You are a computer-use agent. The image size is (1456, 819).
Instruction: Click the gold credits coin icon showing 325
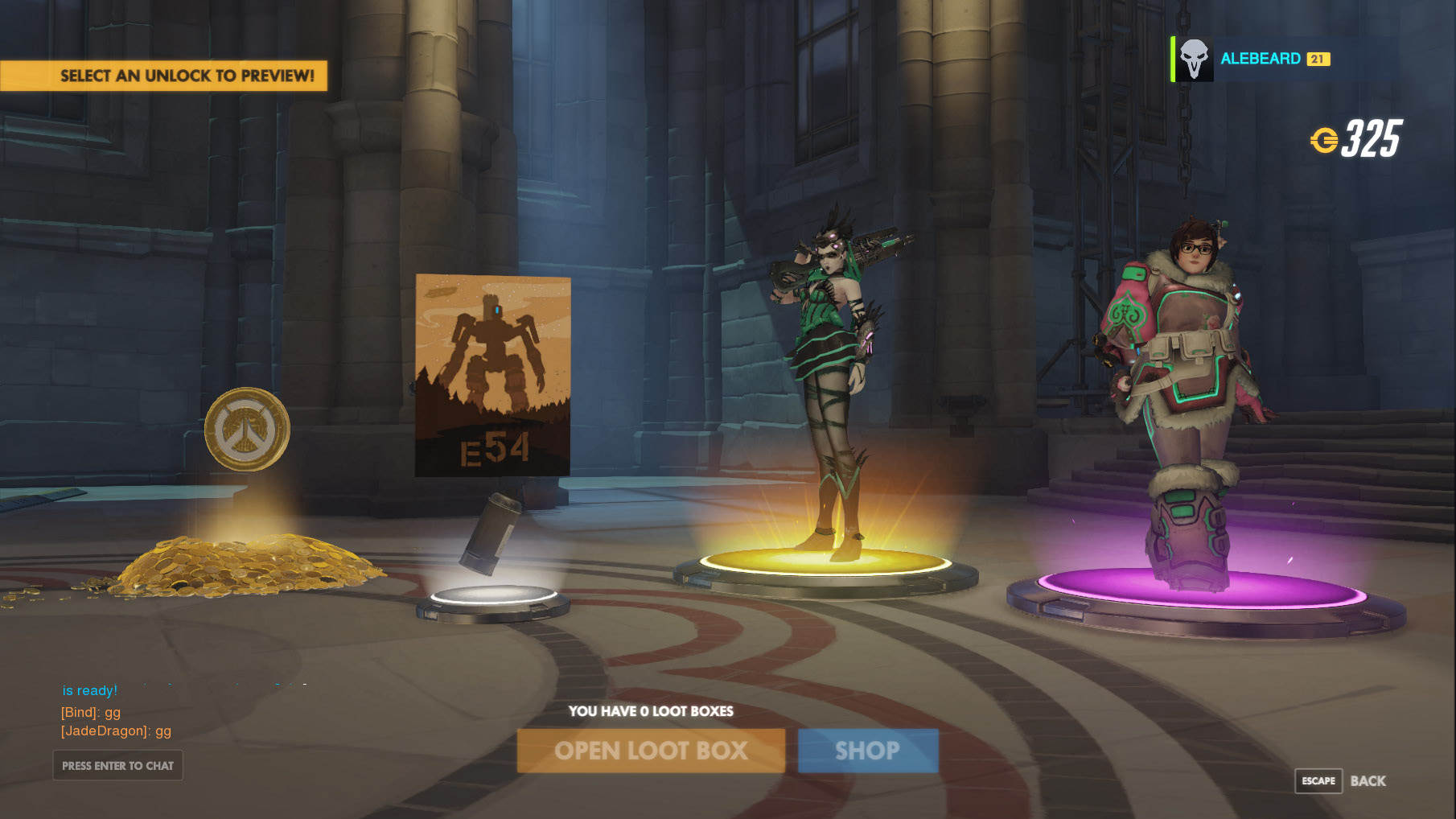tap(1327, 140)
